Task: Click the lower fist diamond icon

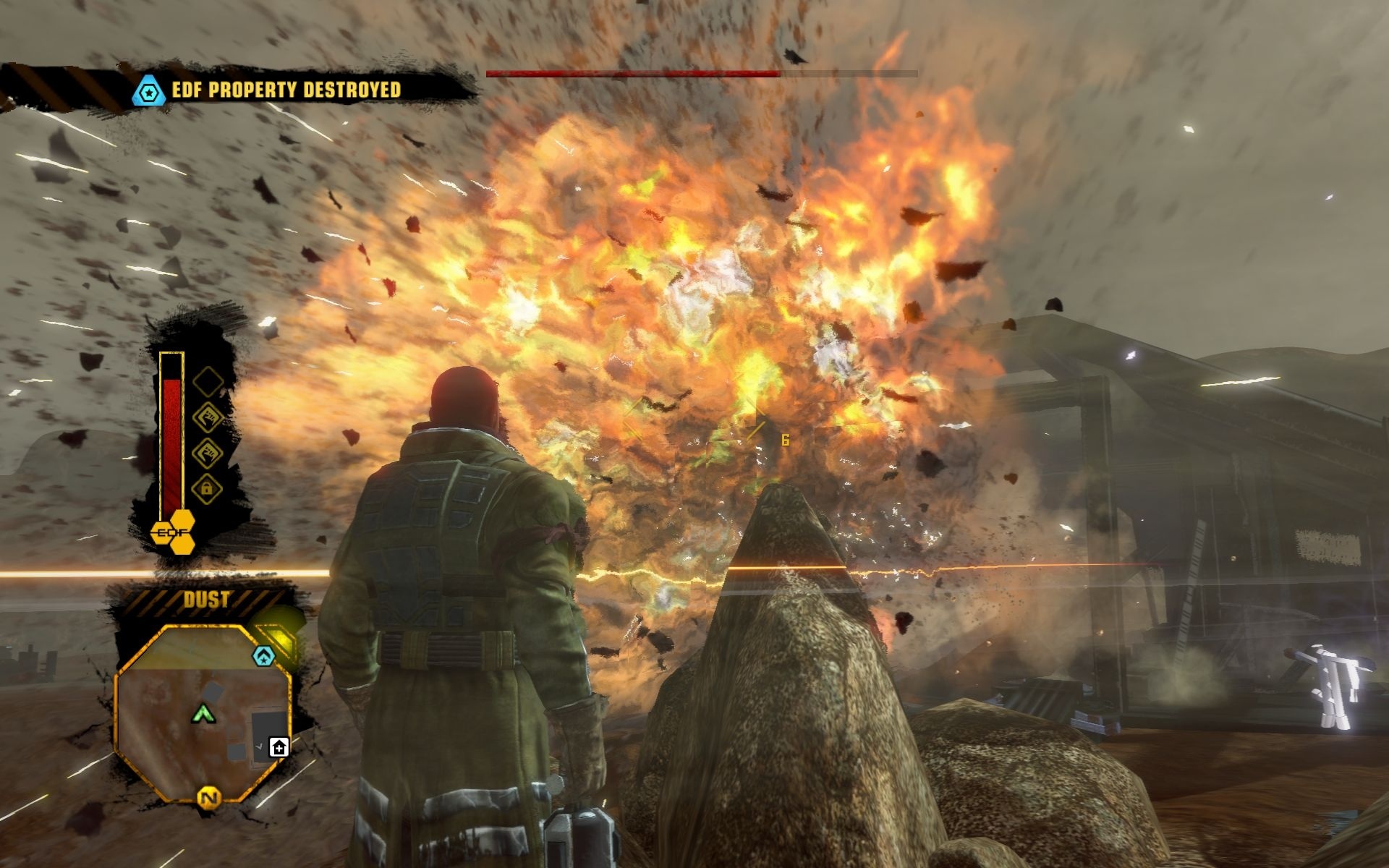Action: pyautogui.click(x=209, y=453)
